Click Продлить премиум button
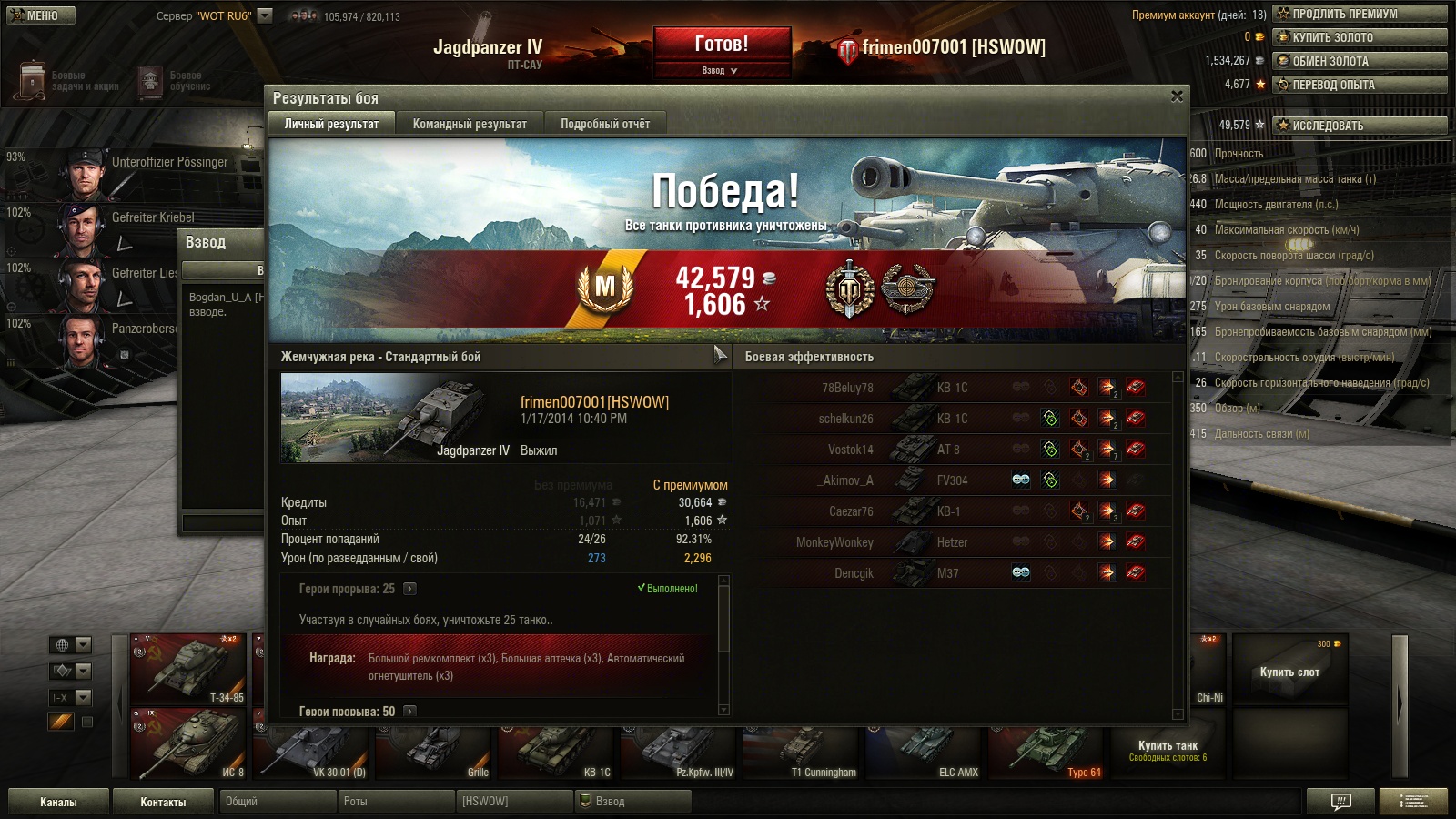Viewport: 1456px width, 819px height. pyautogui.click(x=1360, y=14)
